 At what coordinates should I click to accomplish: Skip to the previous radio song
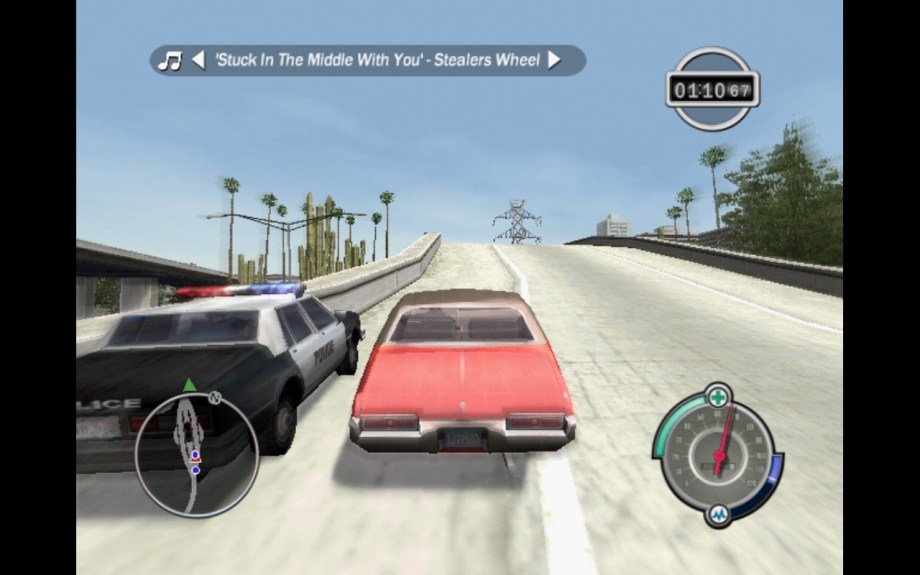[x=198, y=60]
